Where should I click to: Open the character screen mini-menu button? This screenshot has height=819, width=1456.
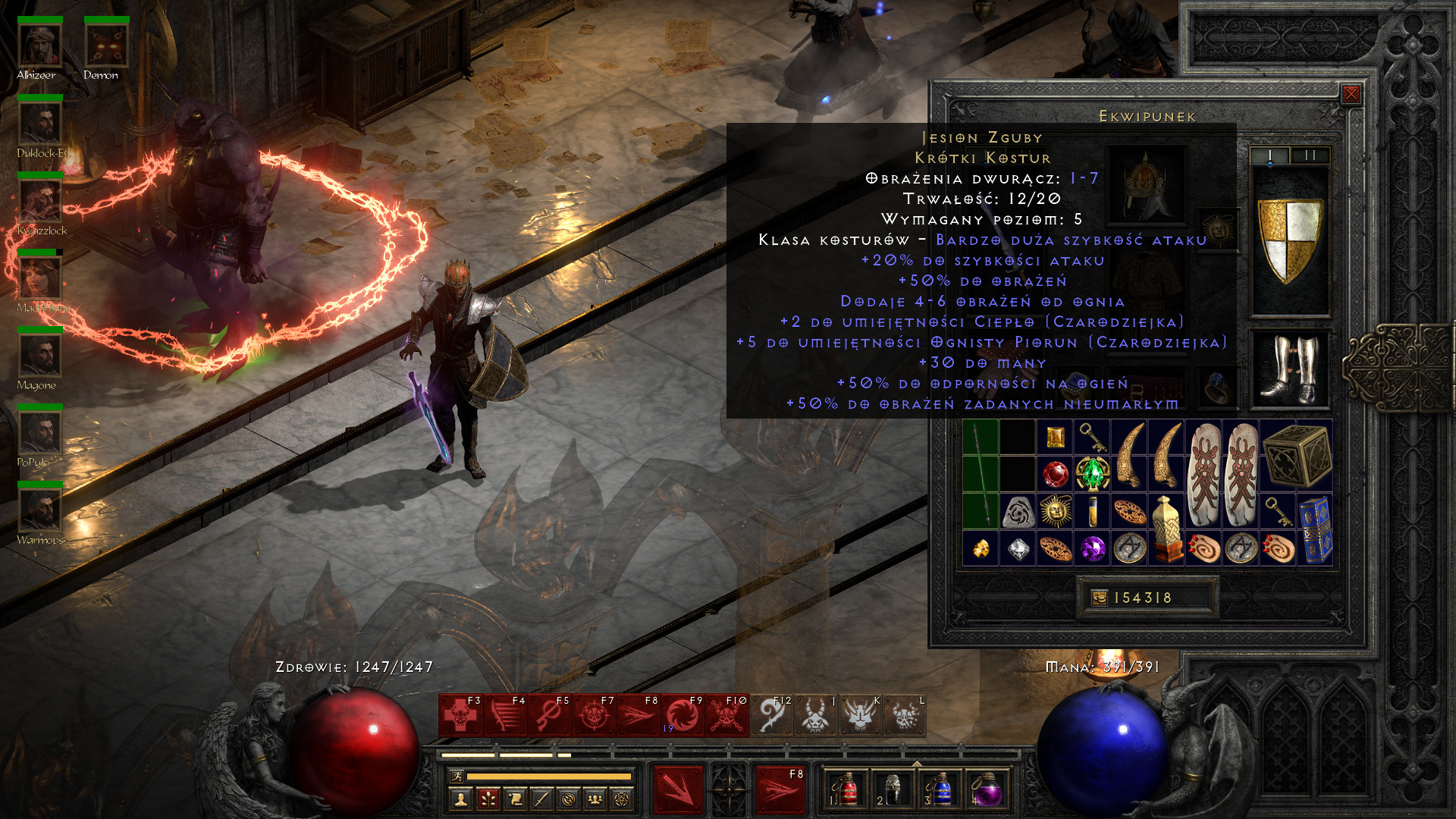[461, 799]
